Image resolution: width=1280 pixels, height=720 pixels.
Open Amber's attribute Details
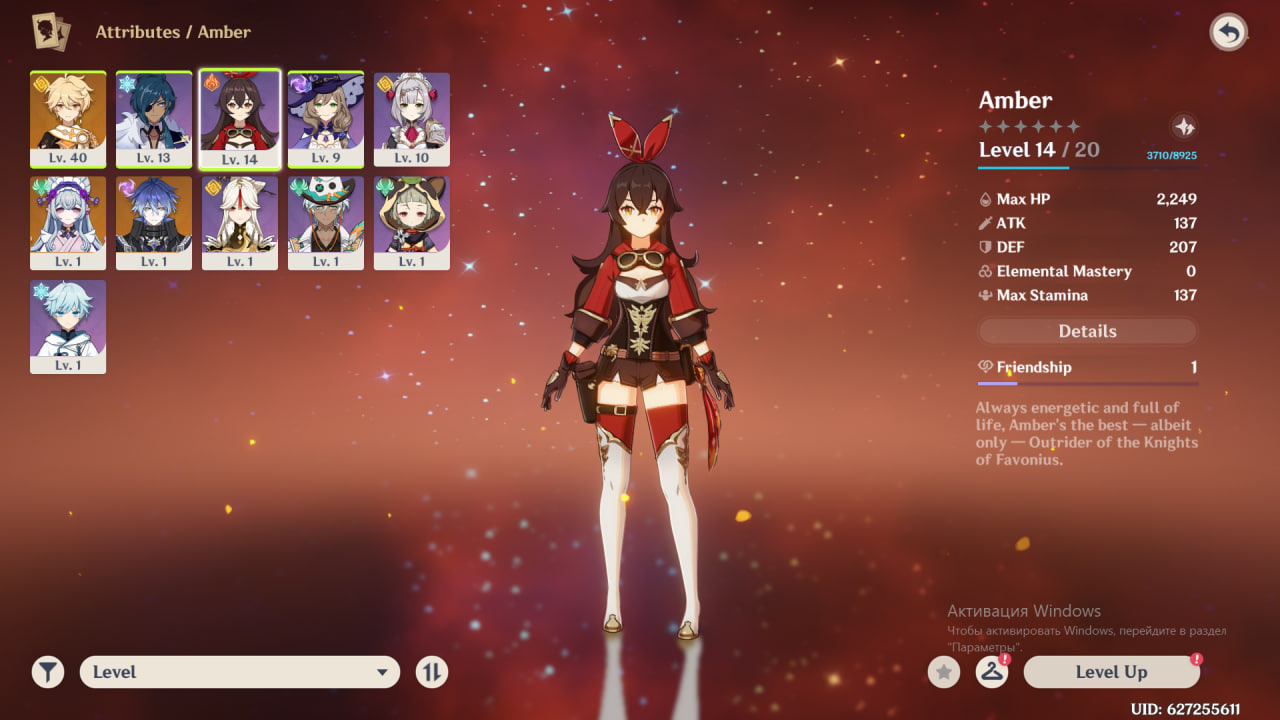pyautogui.click(x=1087, y=331)
